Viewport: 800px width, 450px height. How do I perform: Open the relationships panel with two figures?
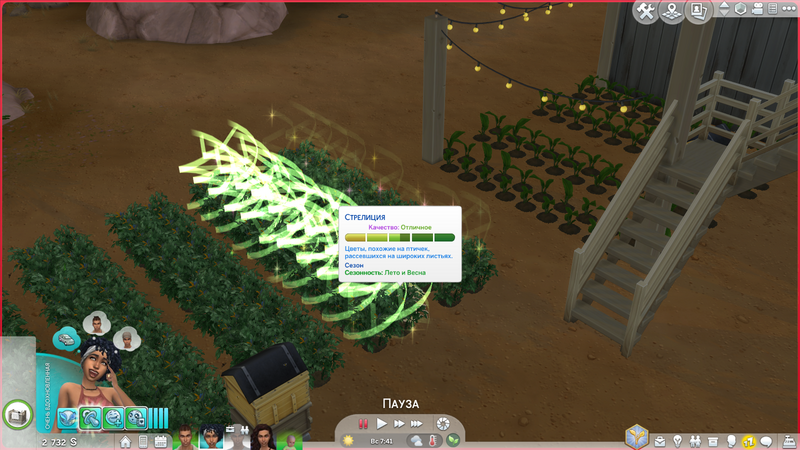click(x=695, y=441)
